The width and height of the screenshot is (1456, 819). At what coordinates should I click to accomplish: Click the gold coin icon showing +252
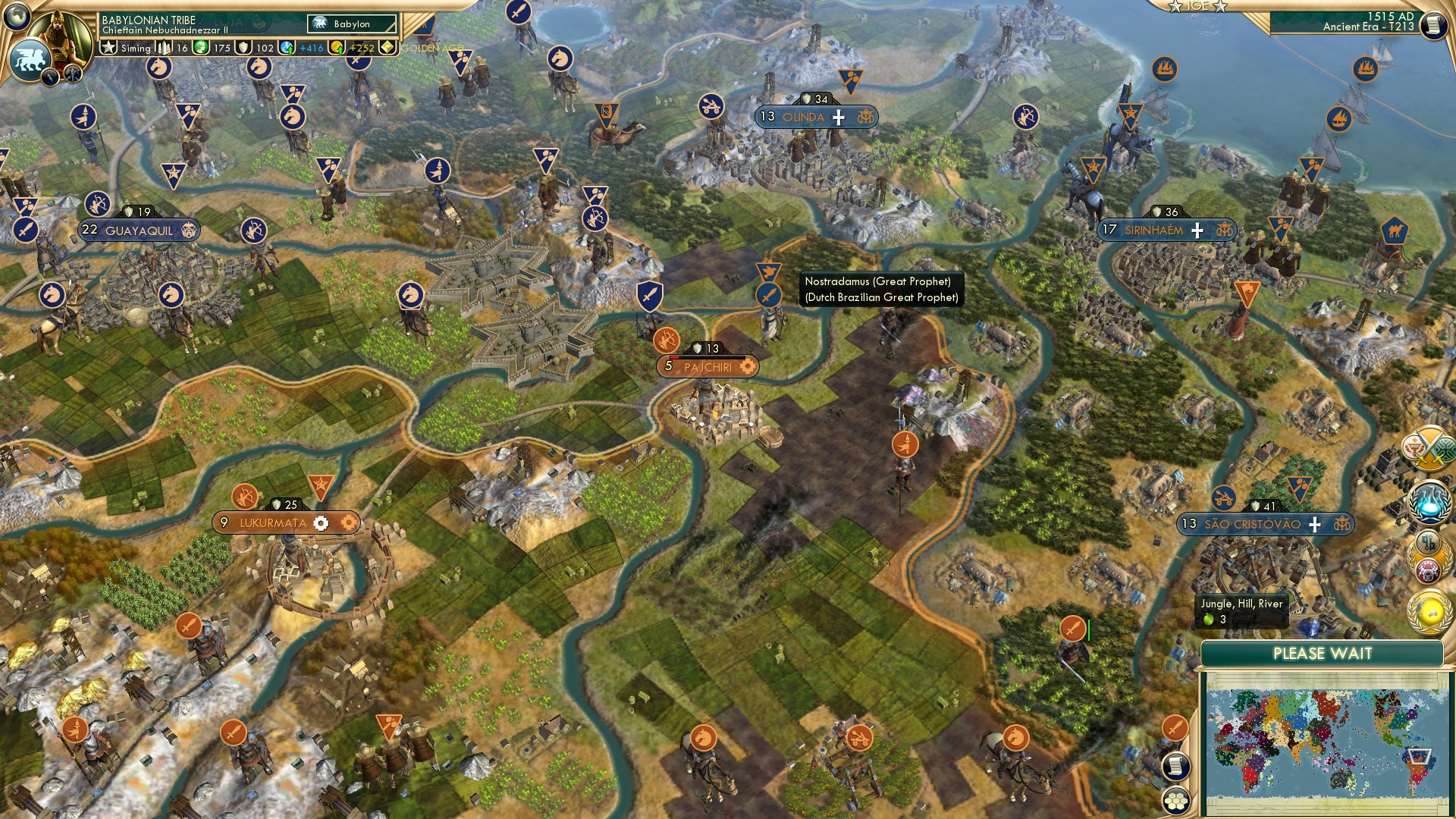[337, 49]
